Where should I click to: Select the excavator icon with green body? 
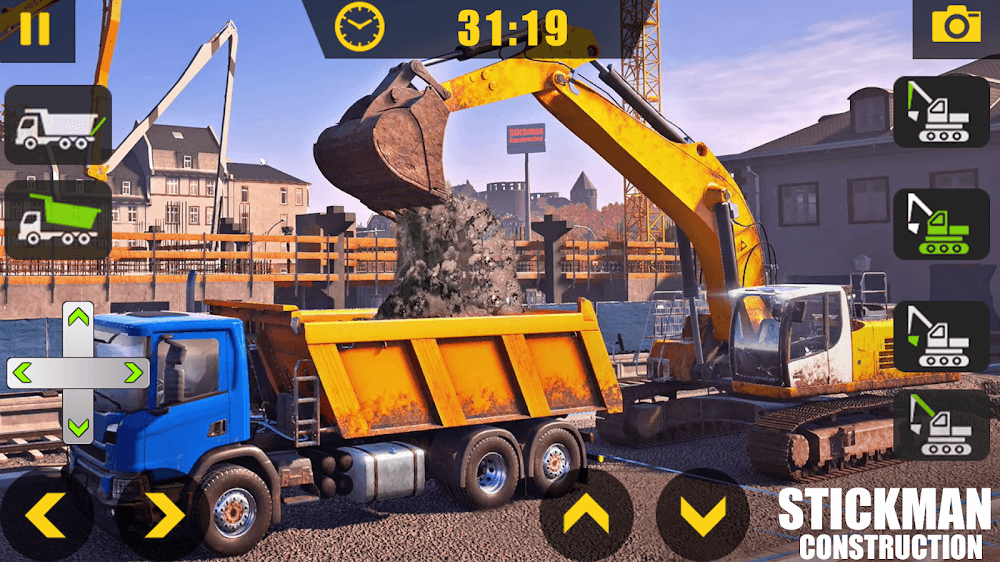click(941, 224)
